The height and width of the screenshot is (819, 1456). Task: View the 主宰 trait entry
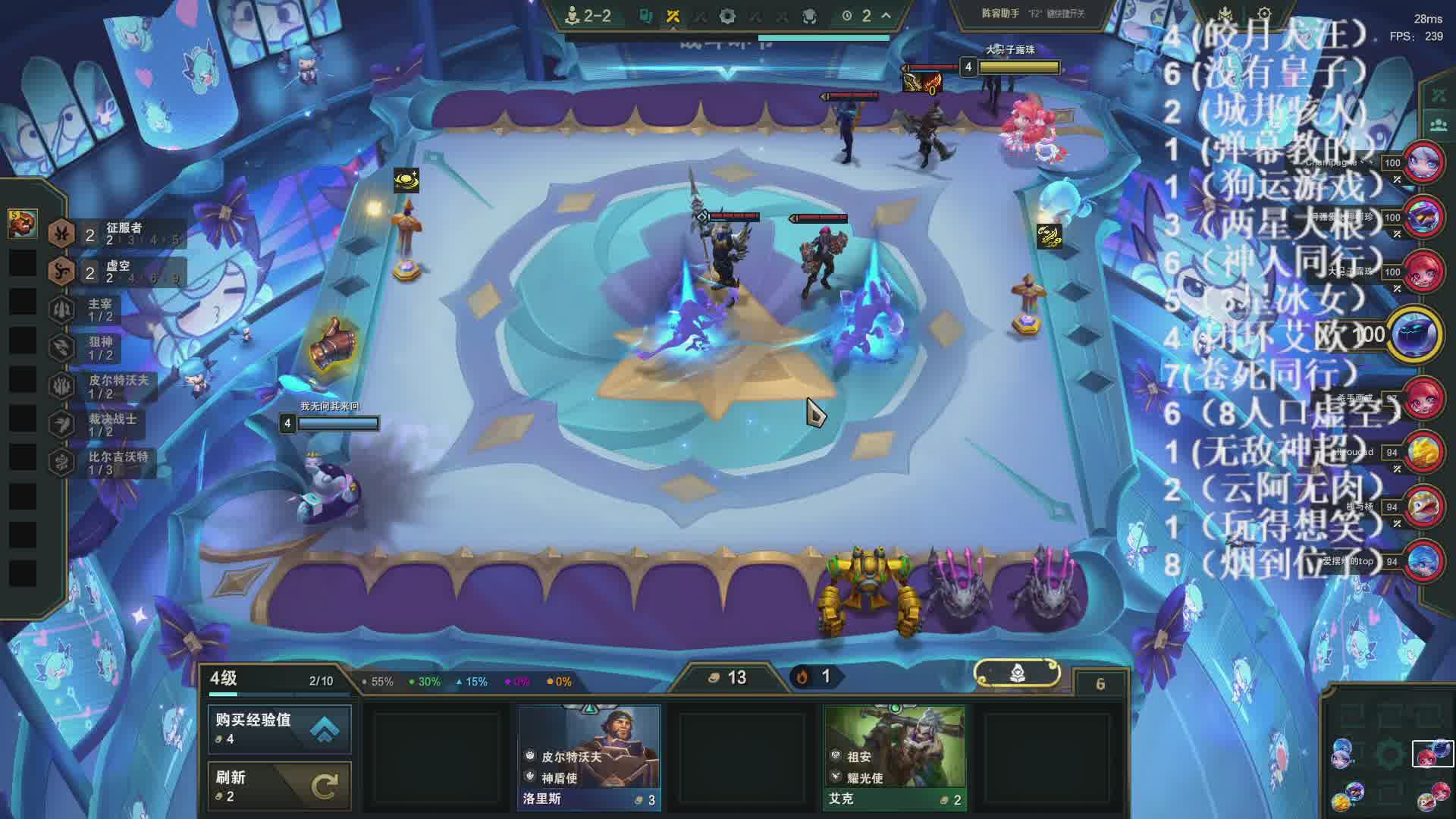click(x=100, y=310)
